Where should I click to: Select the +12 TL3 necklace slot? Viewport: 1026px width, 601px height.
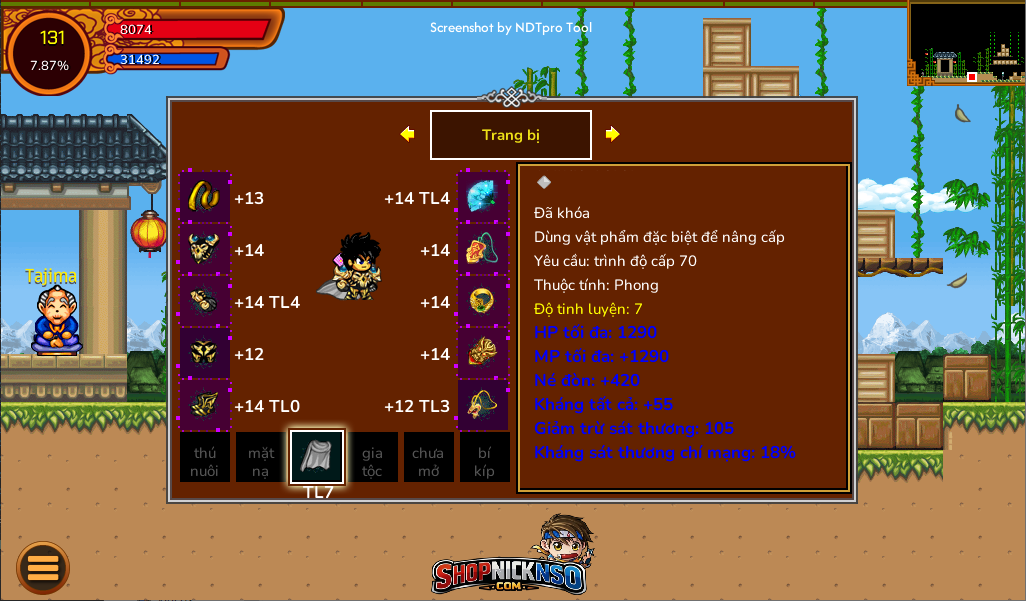[483, 405]
